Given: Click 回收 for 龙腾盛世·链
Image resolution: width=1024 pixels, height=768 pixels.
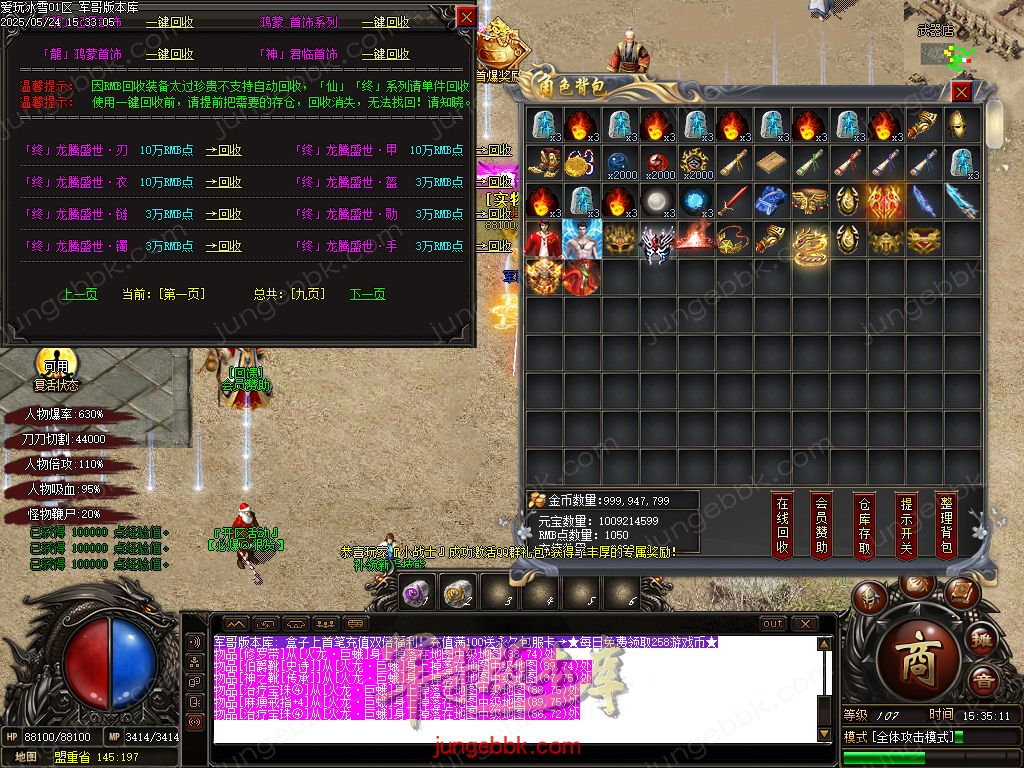Looking at the screenshot, I should point(224,214).
